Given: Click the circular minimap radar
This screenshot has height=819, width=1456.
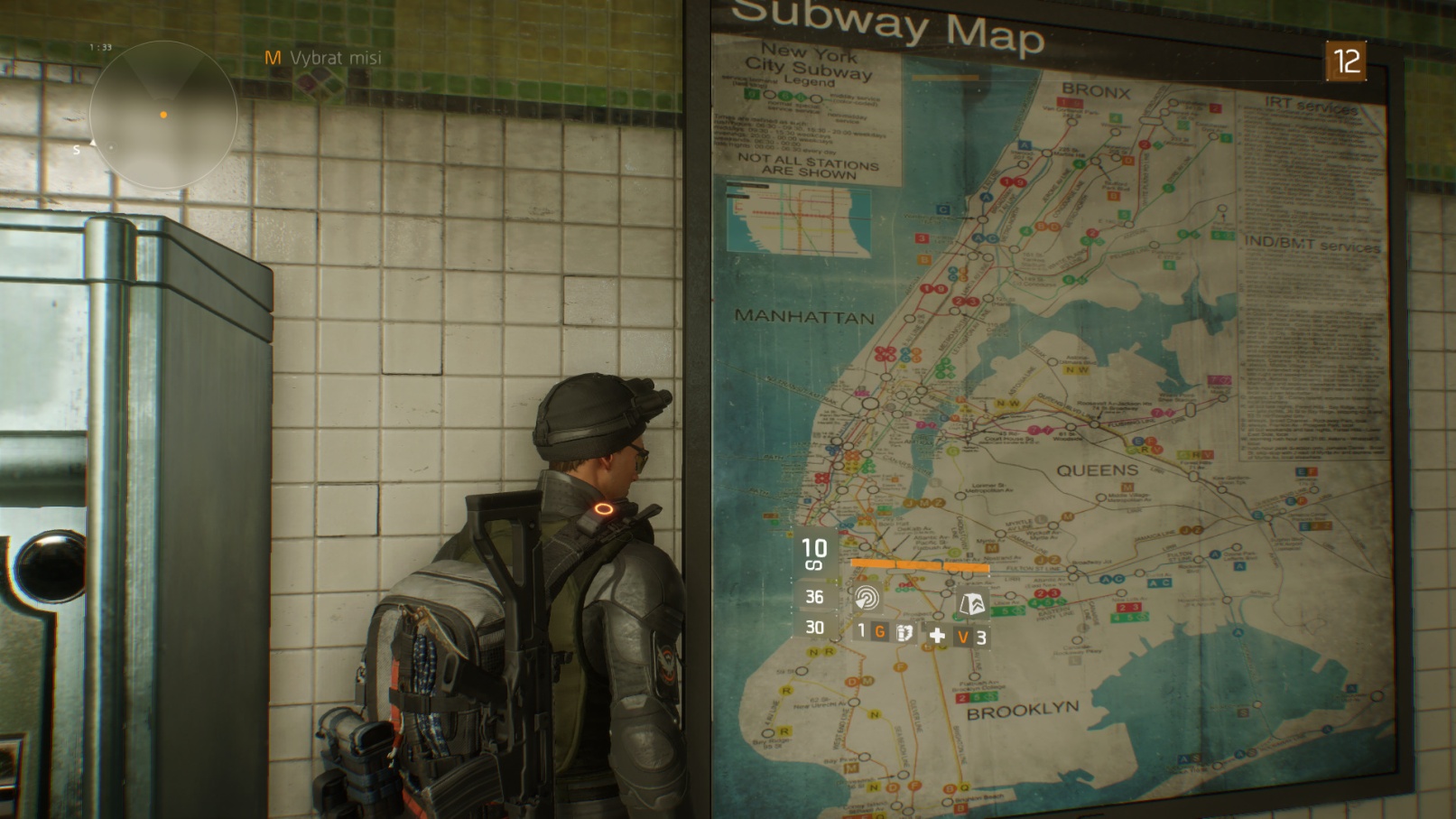Looking at the screenshot, I should click(x=163, y=115).
